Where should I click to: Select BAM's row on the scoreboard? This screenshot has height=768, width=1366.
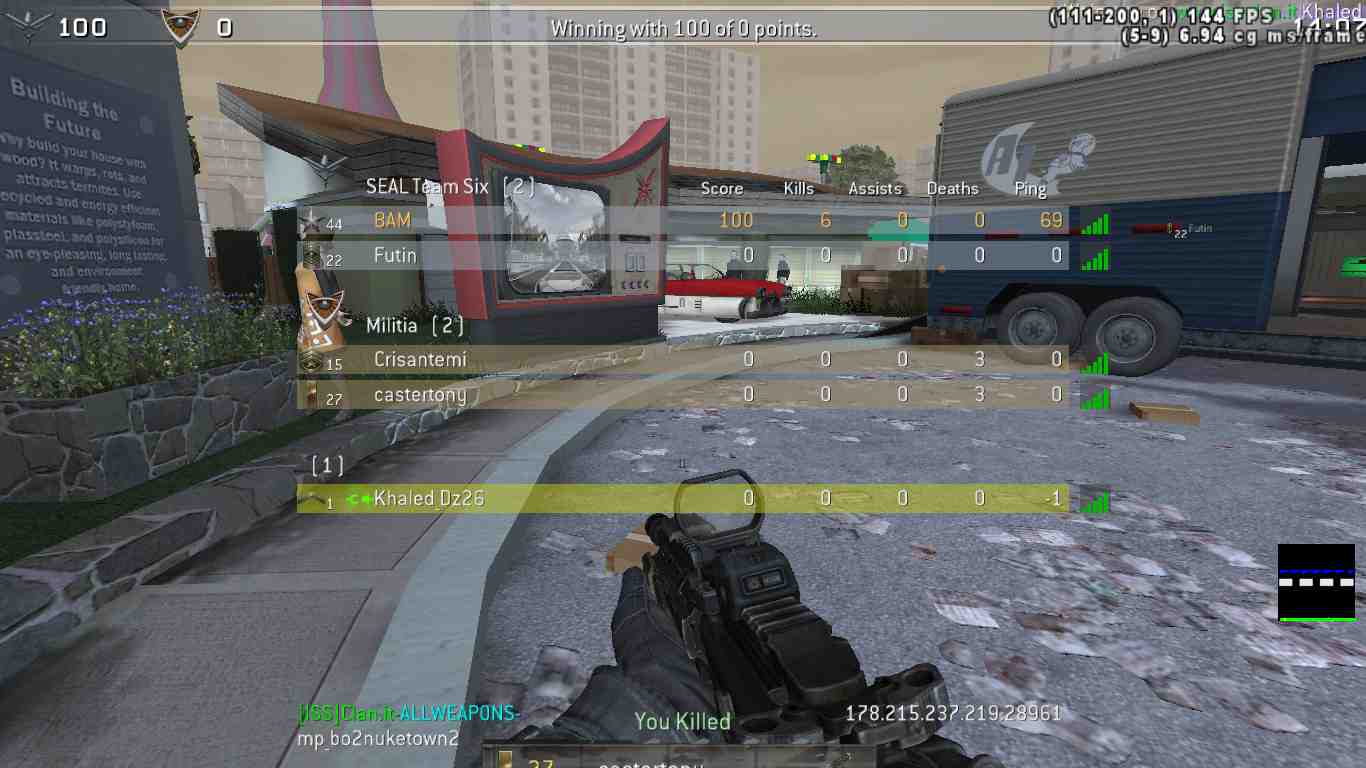682,220
